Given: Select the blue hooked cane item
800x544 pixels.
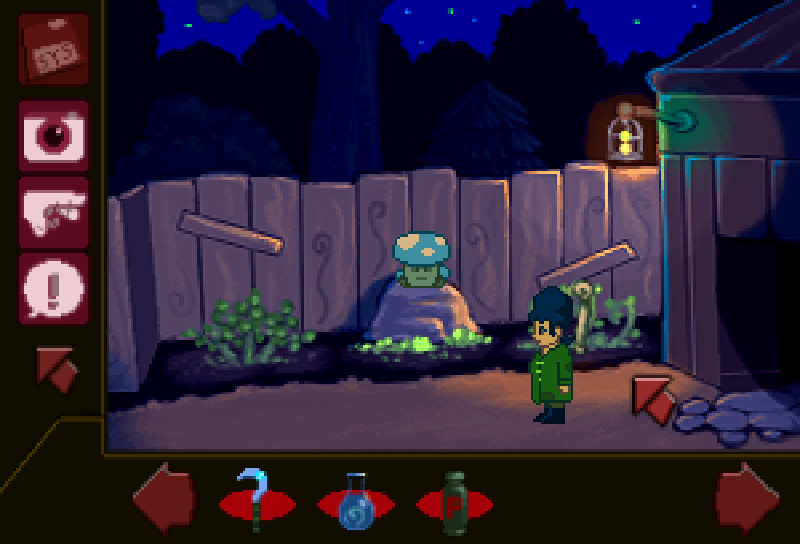Looking at the screenshot, I should coord(256,497).
